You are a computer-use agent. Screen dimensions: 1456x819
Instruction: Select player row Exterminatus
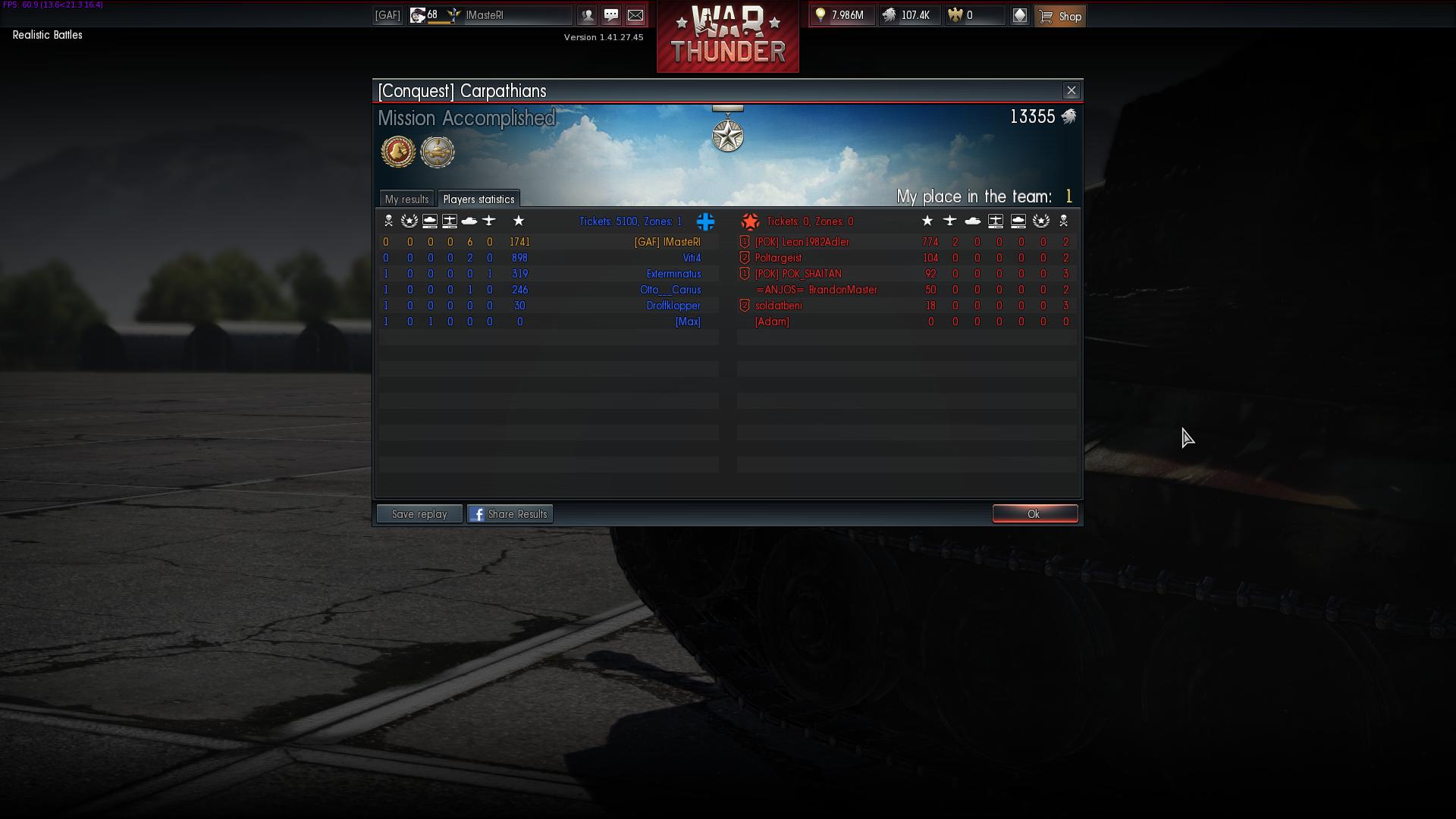[673, 274]
